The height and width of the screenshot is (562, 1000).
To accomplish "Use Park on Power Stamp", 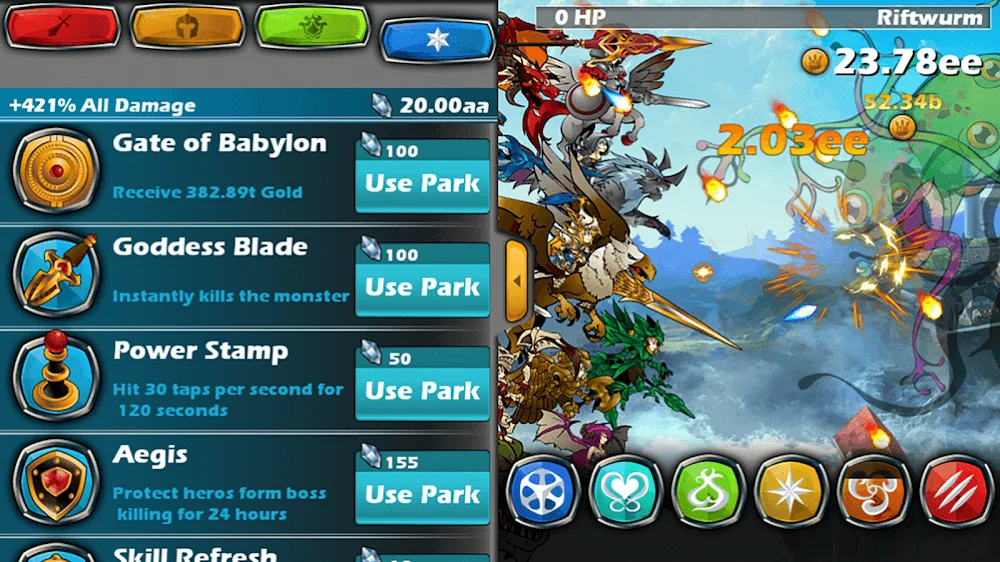I will tap(422, 391).
